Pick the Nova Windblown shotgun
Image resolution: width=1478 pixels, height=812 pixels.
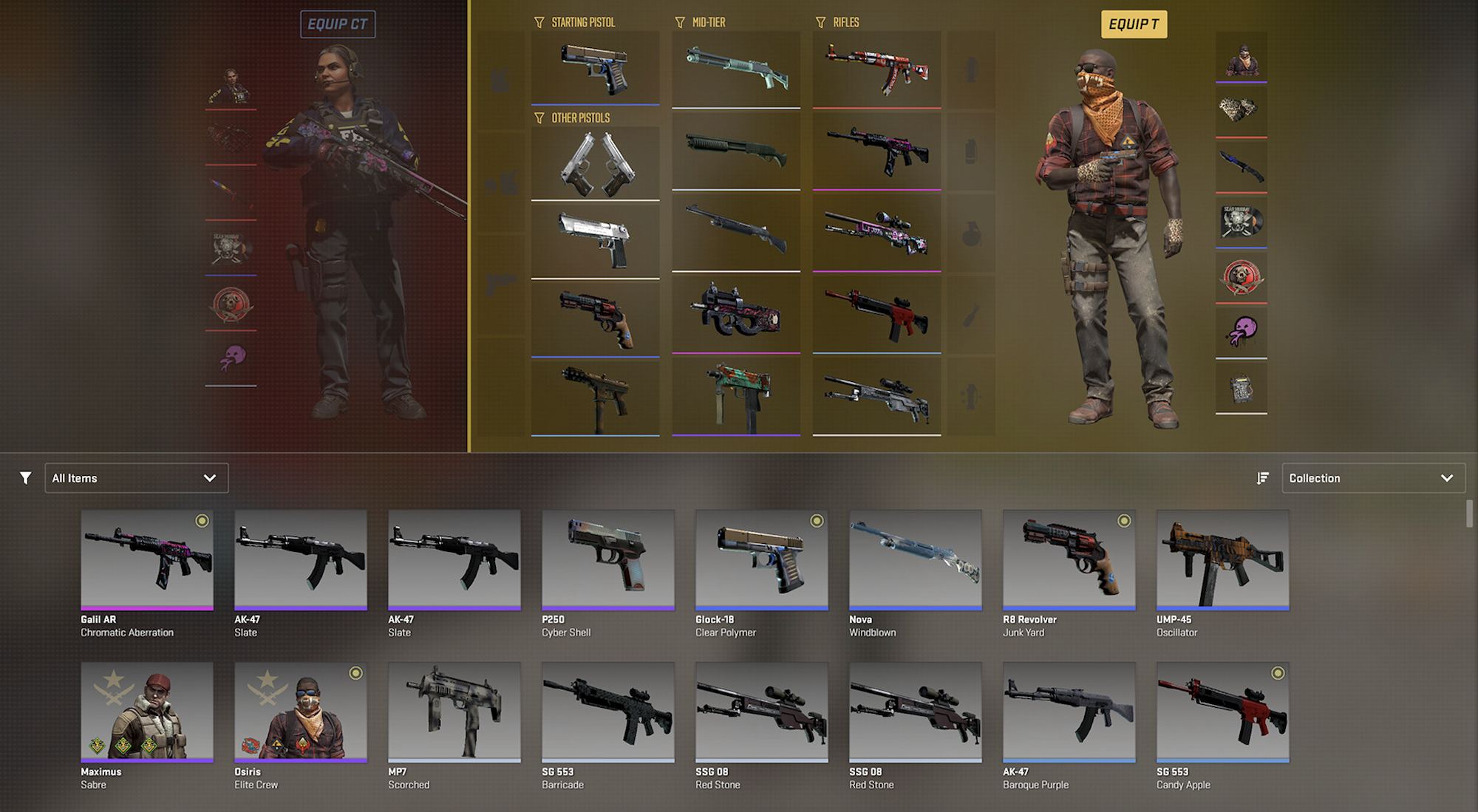(915, 560)
